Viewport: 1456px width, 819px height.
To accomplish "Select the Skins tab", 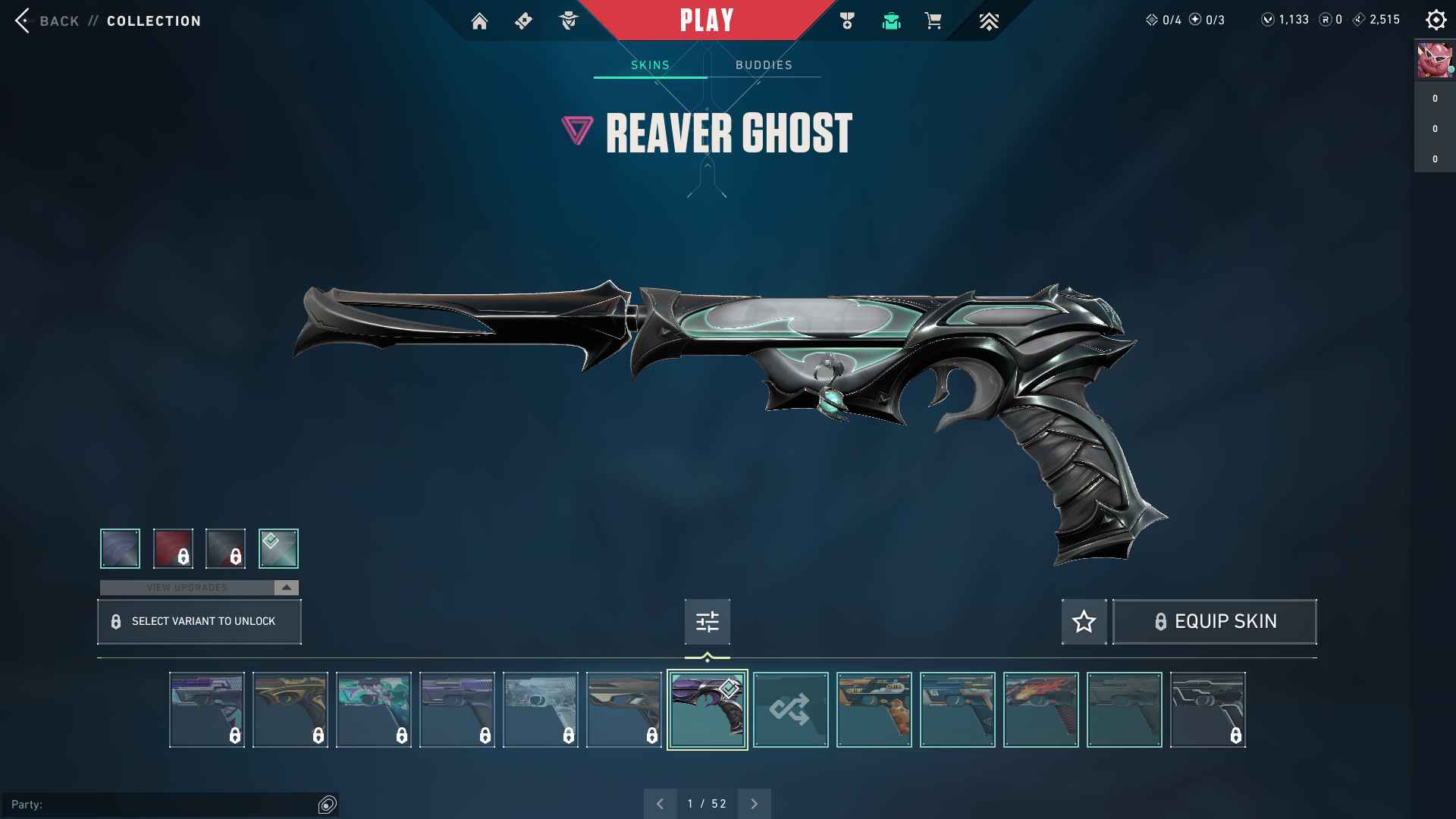I will 650,65.
